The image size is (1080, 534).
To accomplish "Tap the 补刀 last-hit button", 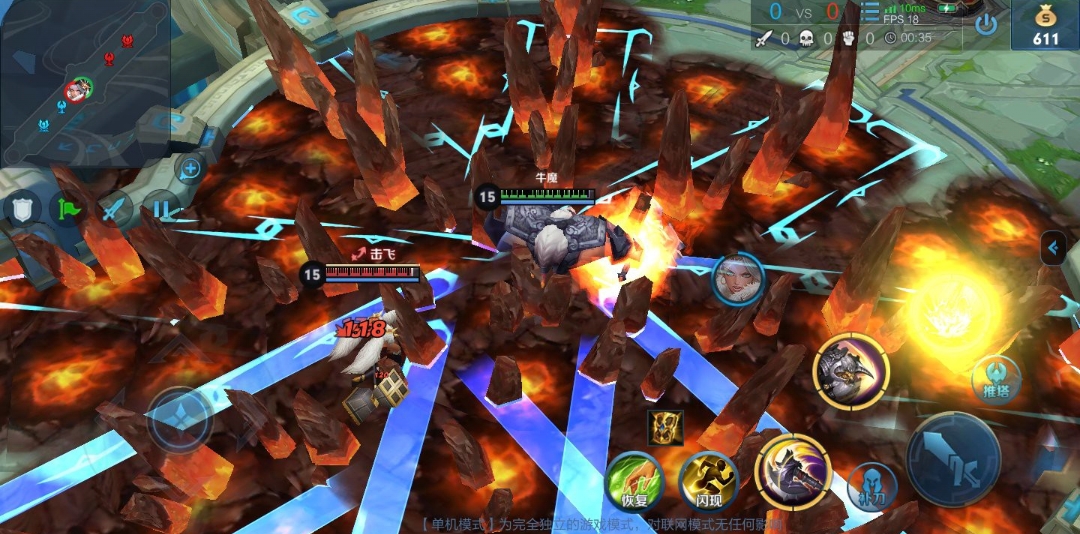I will [x=872, y=485].
